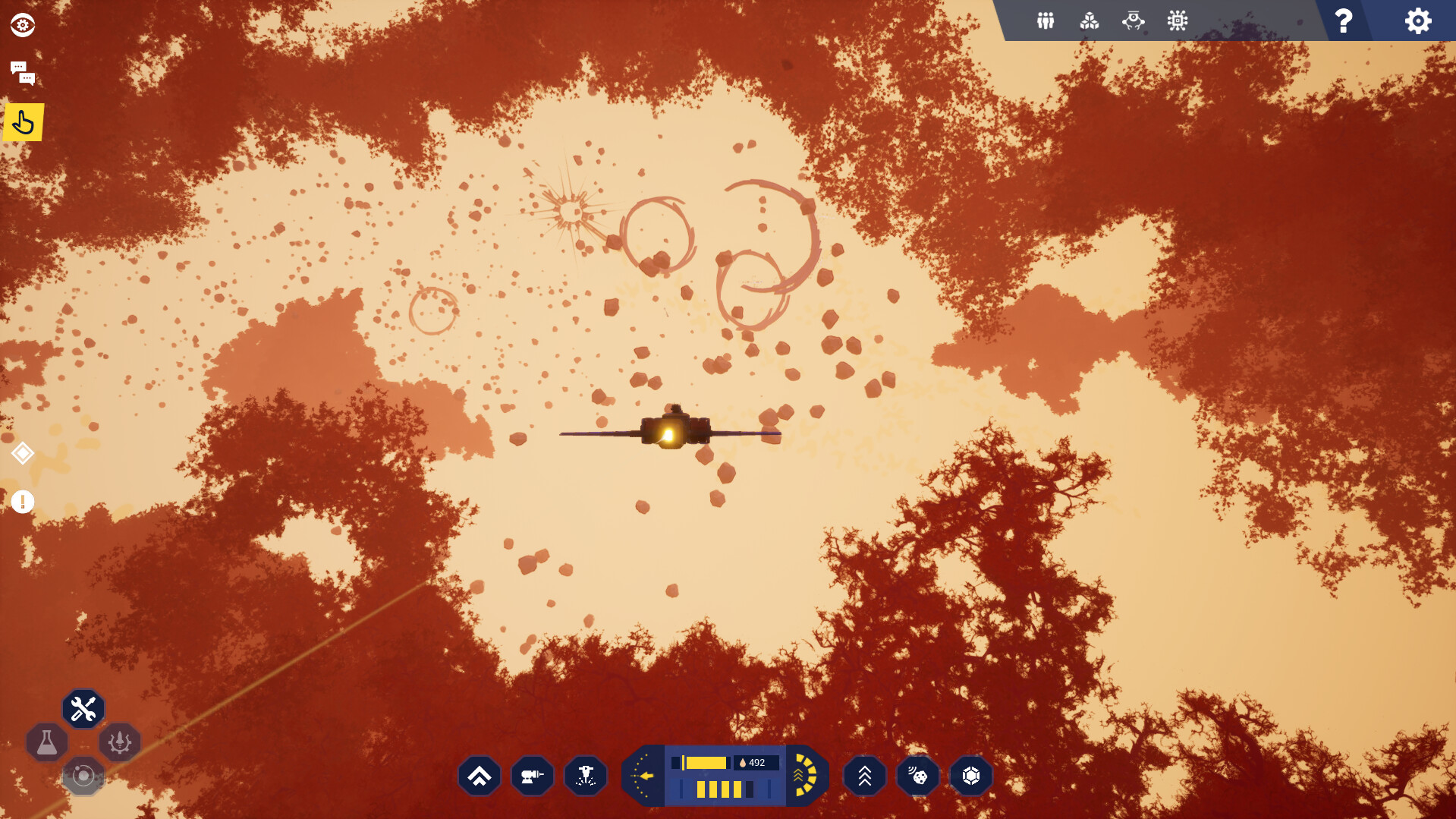Open the circuit chip panel
Screen dimensions: 1456x819
pyautogui.click(x=1177, y=20)
